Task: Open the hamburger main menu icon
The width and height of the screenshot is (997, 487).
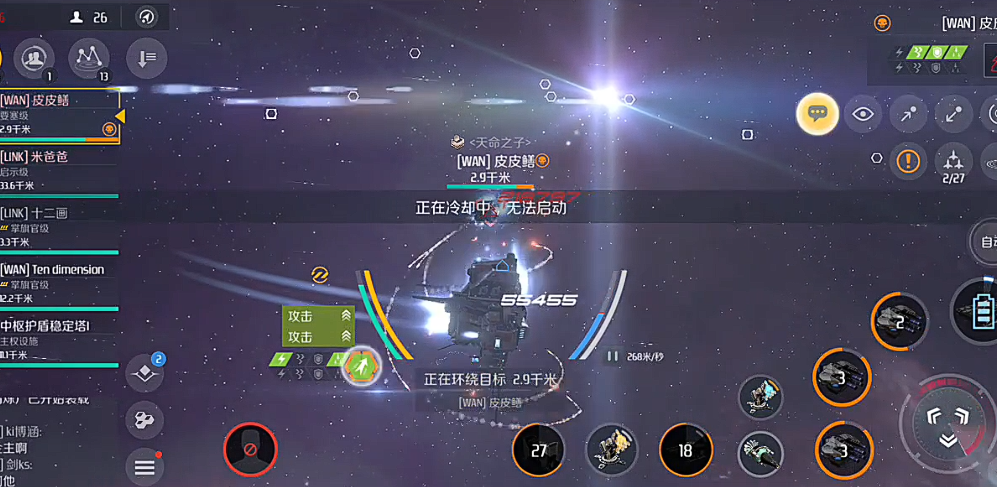Action: [145, 466]
